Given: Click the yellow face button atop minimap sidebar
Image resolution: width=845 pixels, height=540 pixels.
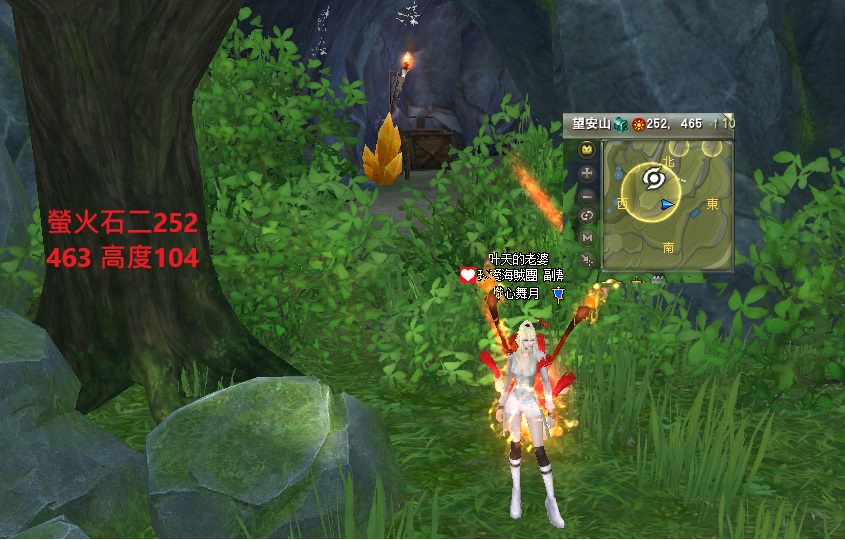Looking at the screenshot, I should [x=587, y=150].
